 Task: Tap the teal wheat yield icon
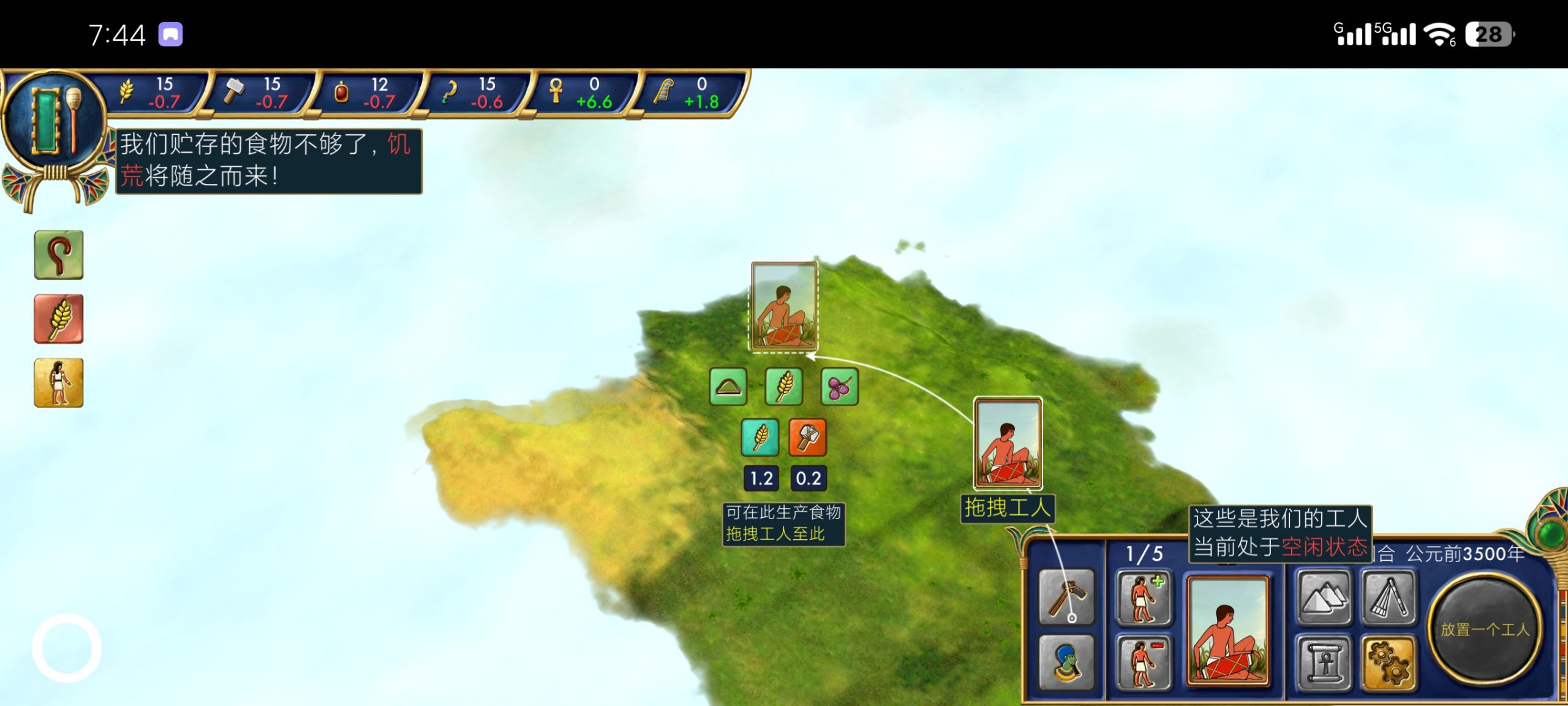(x=759, y=437)
